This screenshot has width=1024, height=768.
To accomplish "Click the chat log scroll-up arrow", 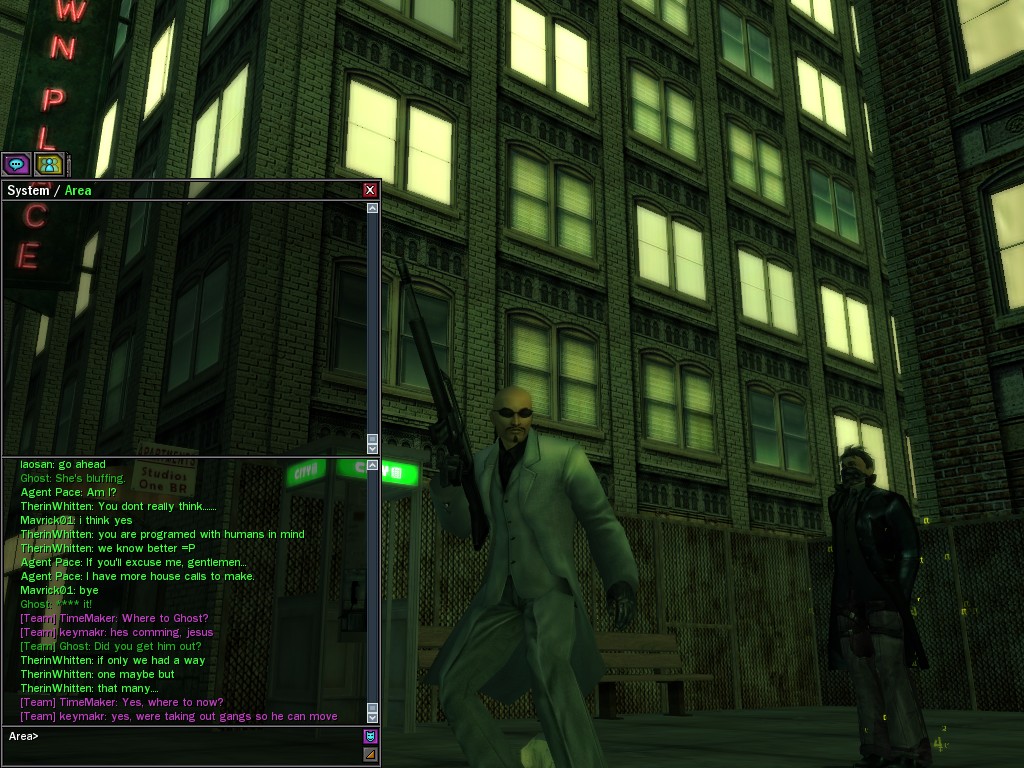I will pos(373,465).
